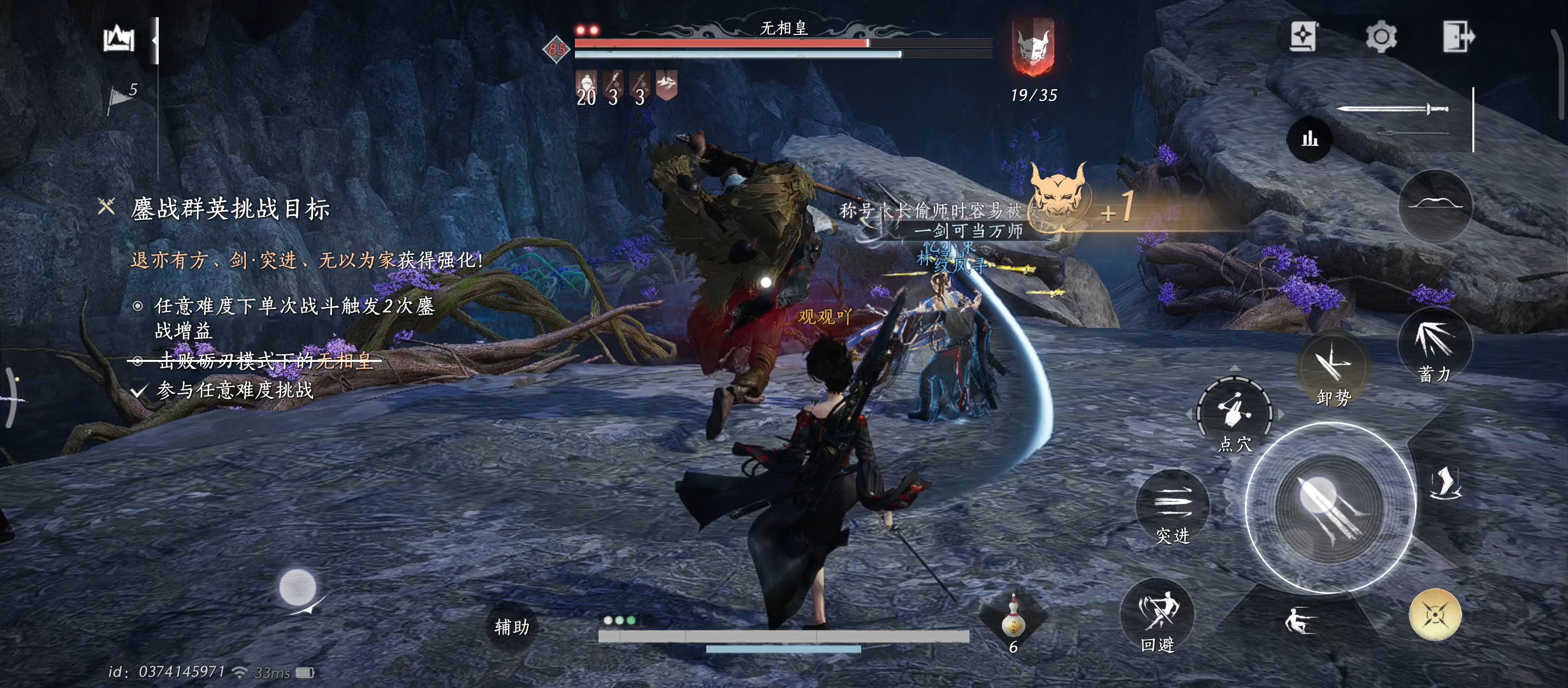Activate the 蓄力 charge skill
The image size is (1568, 688).
tap(1435, 345)
